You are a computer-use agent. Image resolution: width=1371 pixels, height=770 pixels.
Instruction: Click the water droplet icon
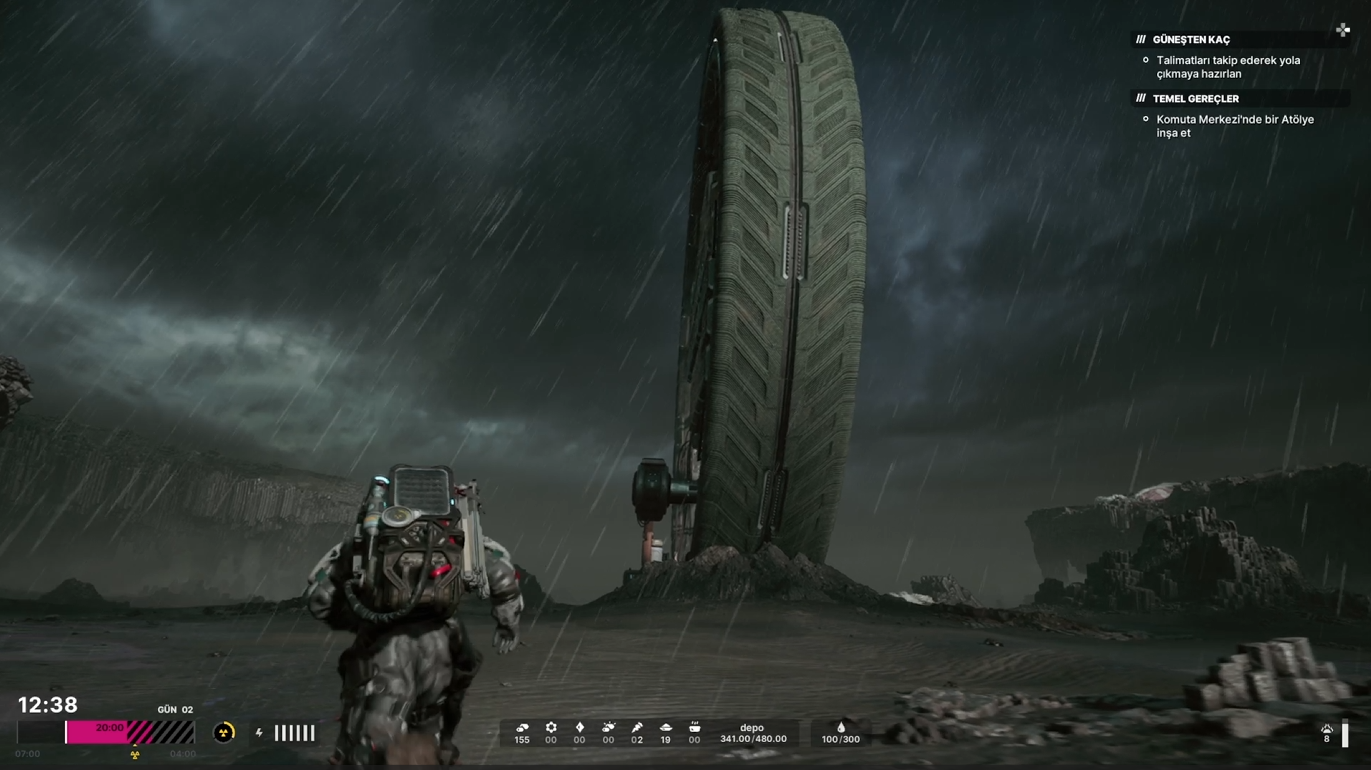click(x=841, y=728)
